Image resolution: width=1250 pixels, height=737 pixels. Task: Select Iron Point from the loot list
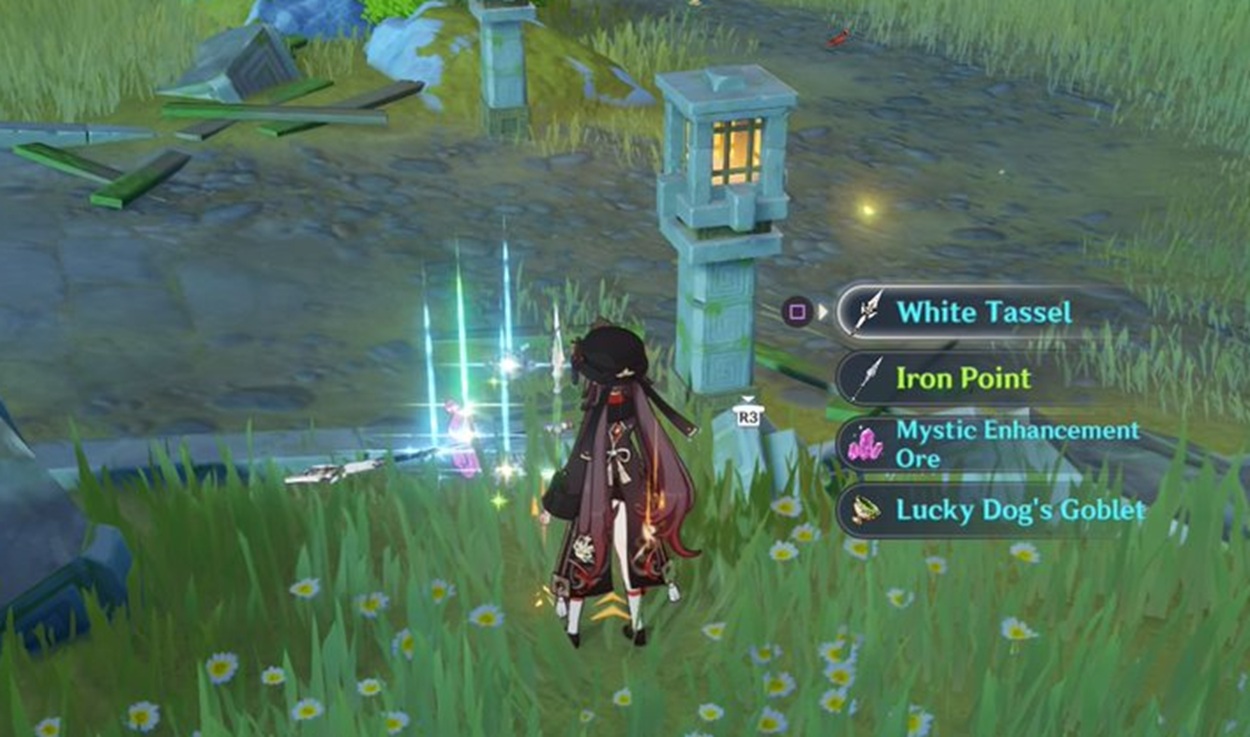click(x=962, y=378)
